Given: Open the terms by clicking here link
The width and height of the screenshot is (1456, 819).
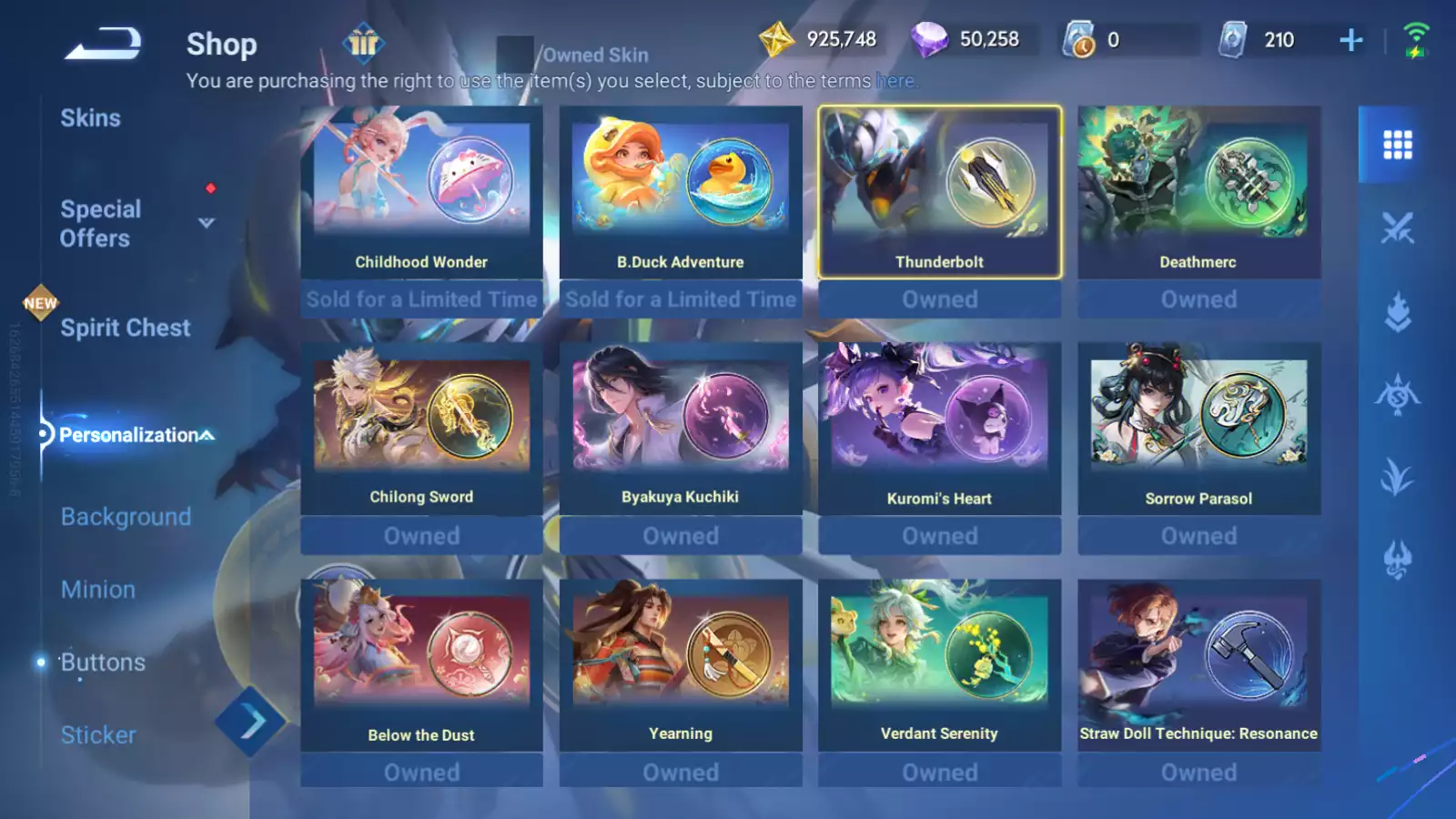Looking at the screenshot, I should click(895, 81).
